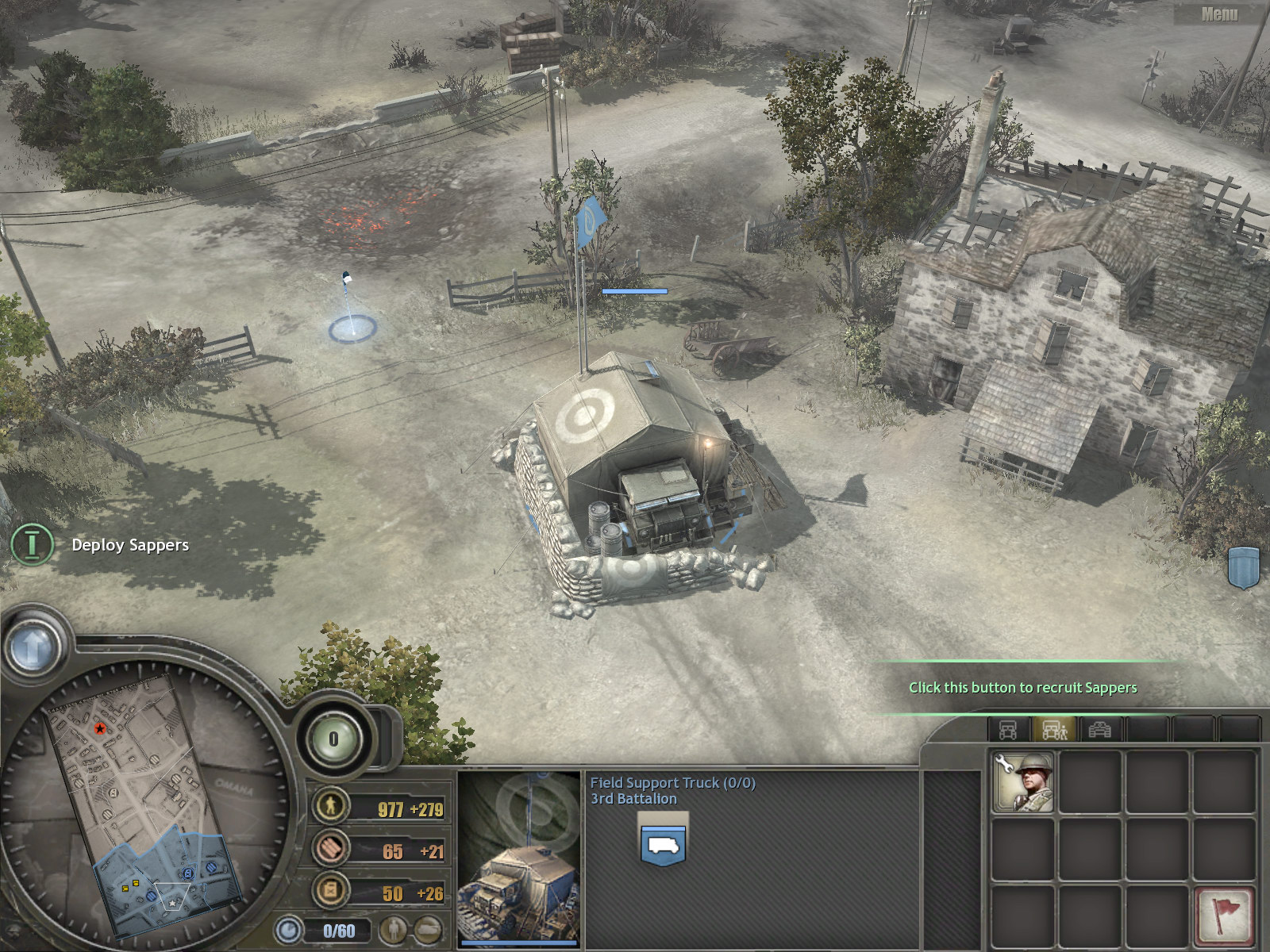The height and width of the screenshot is (952, 1270).
Task: Click the Field Support Truck portrait
Action: pos(520,857)
